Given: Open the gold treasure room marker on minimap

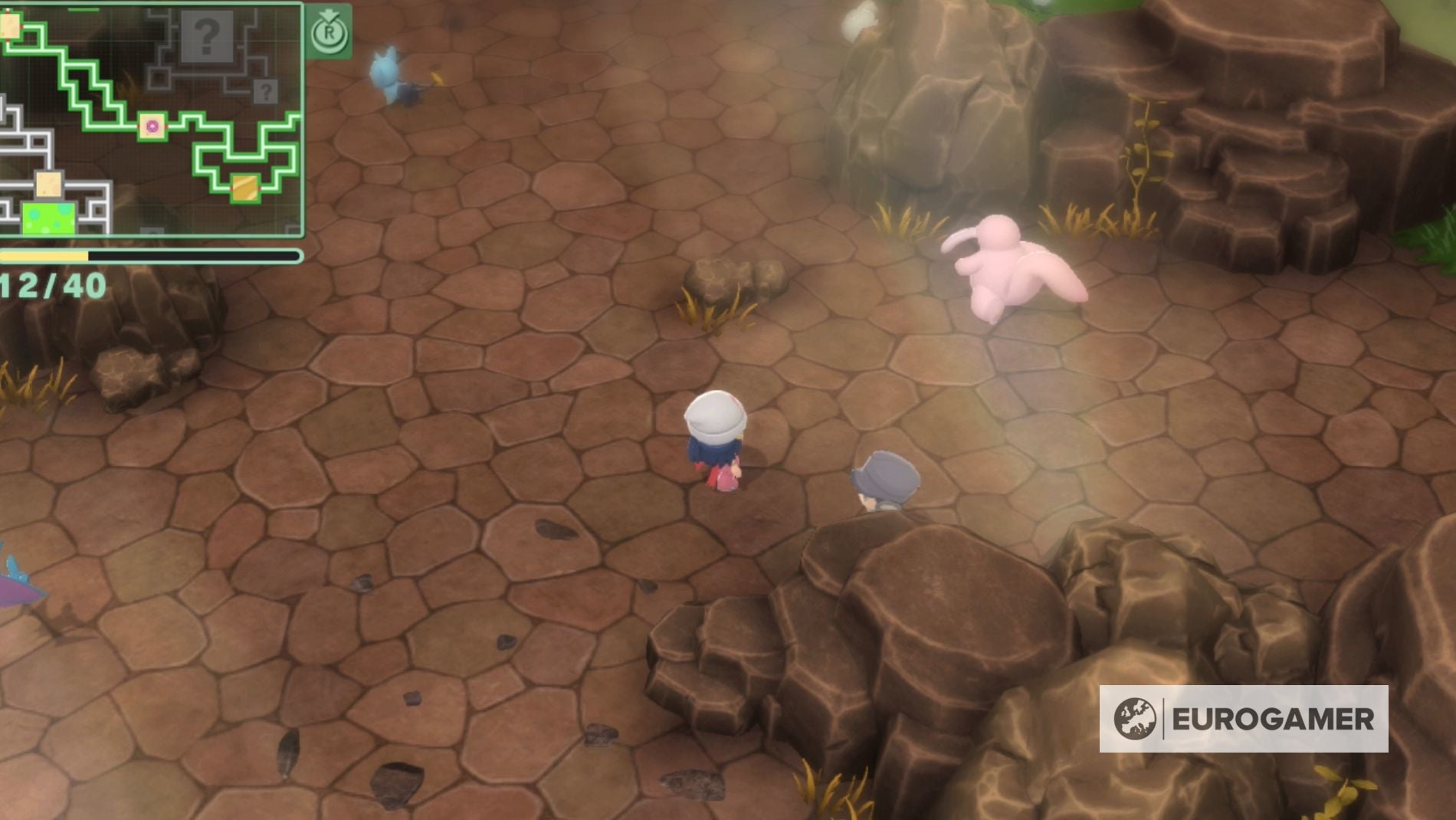Looking at the screenshot, I should 245,189.
